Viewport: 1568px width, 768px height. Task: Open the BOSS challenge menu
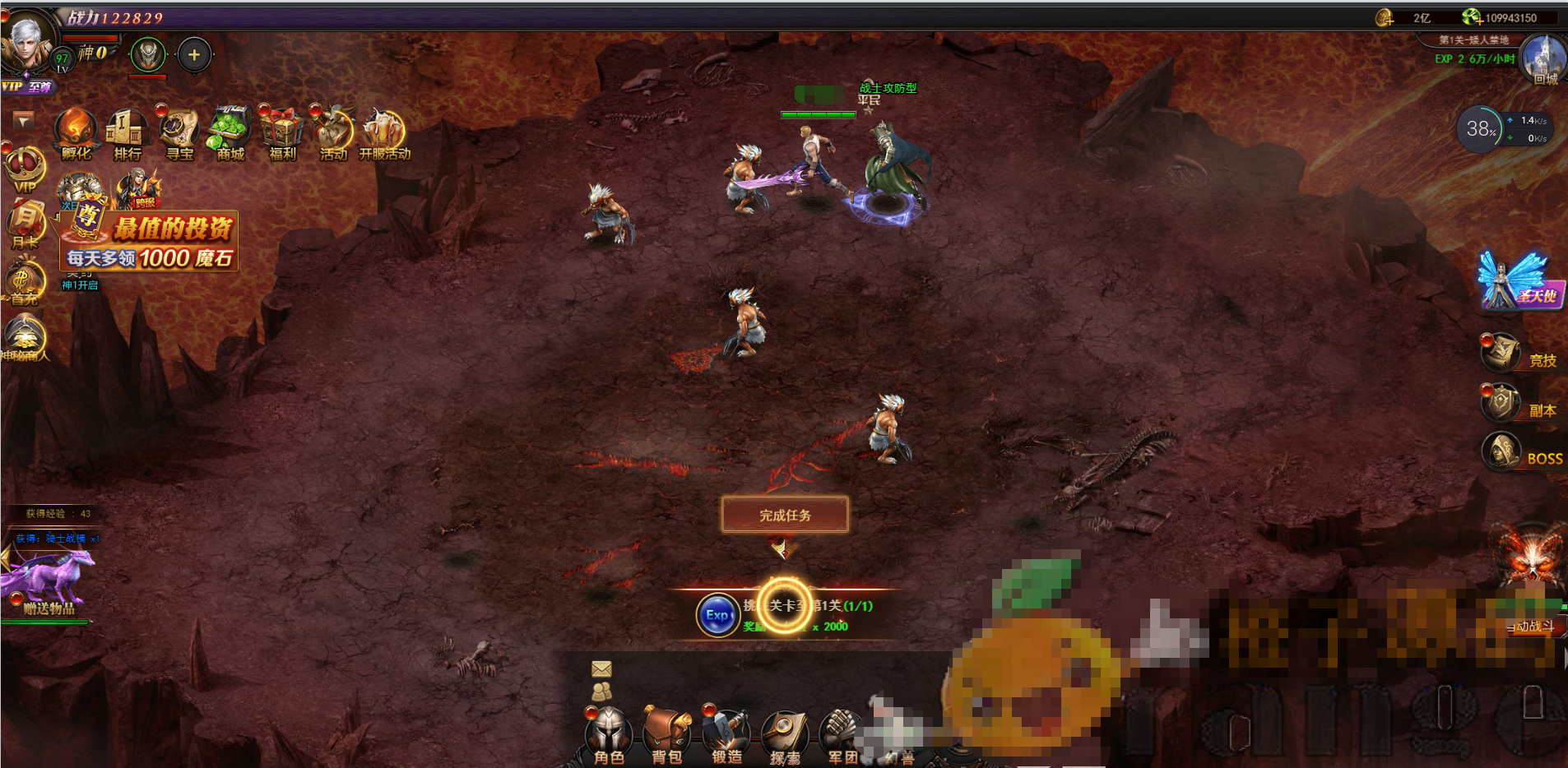pyautogui.click(x=1522, y=453)
